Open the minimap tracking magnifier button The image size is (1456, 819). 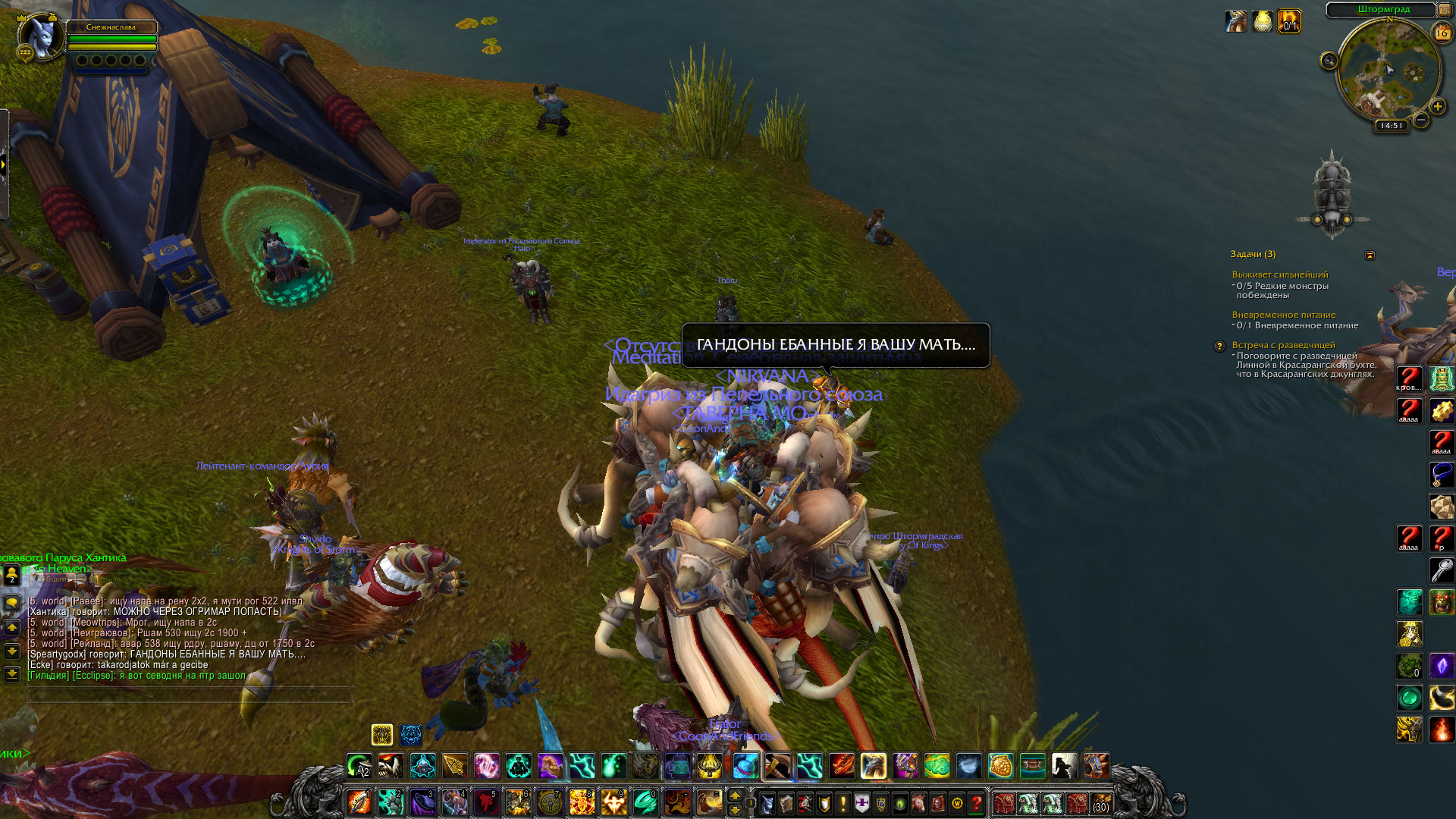click(x=1329, y=61)
